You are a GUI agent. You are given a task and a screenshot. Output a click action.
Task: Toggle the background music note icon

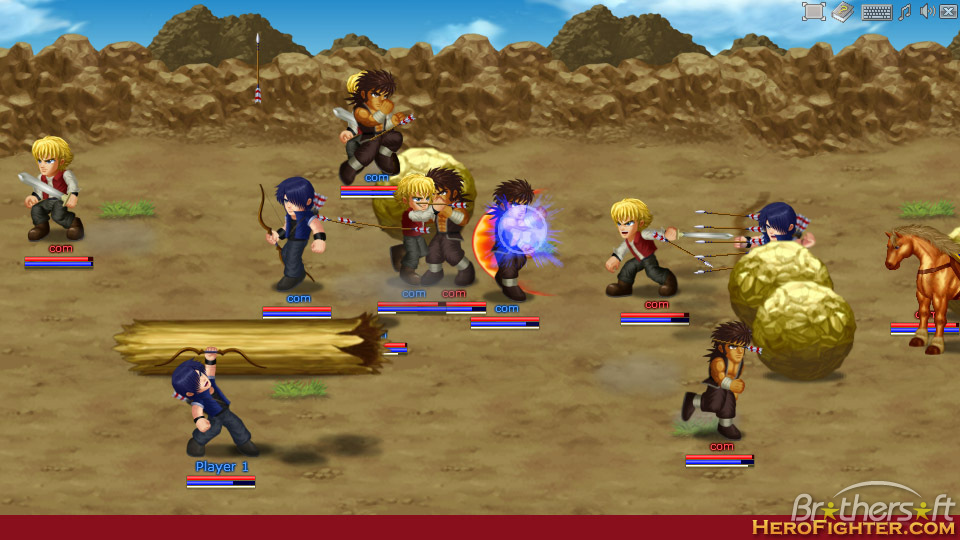[x=905, y=12]
